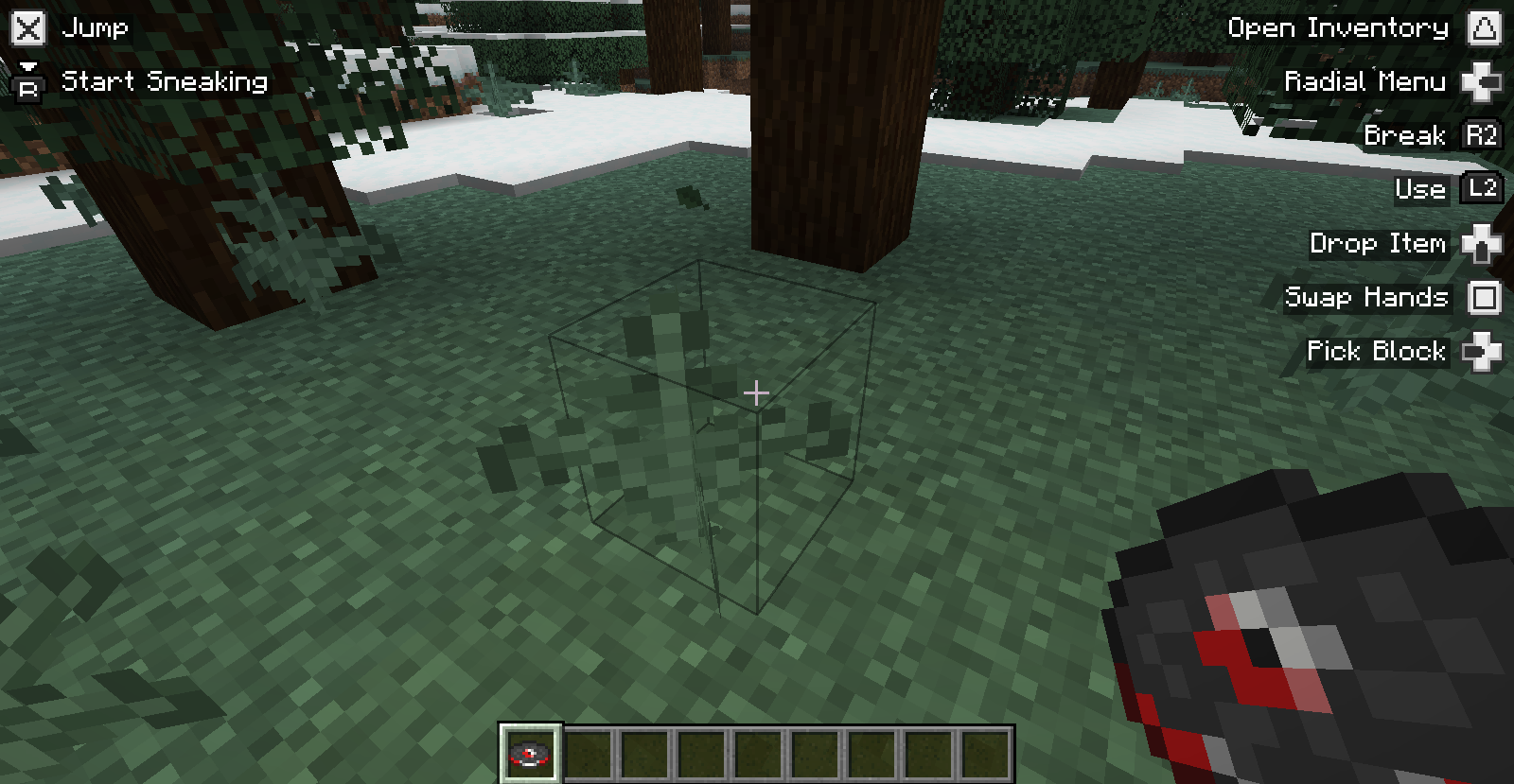Click the Open Inventory label
Screen dimensions: 1514x784
click(1338, 27)
